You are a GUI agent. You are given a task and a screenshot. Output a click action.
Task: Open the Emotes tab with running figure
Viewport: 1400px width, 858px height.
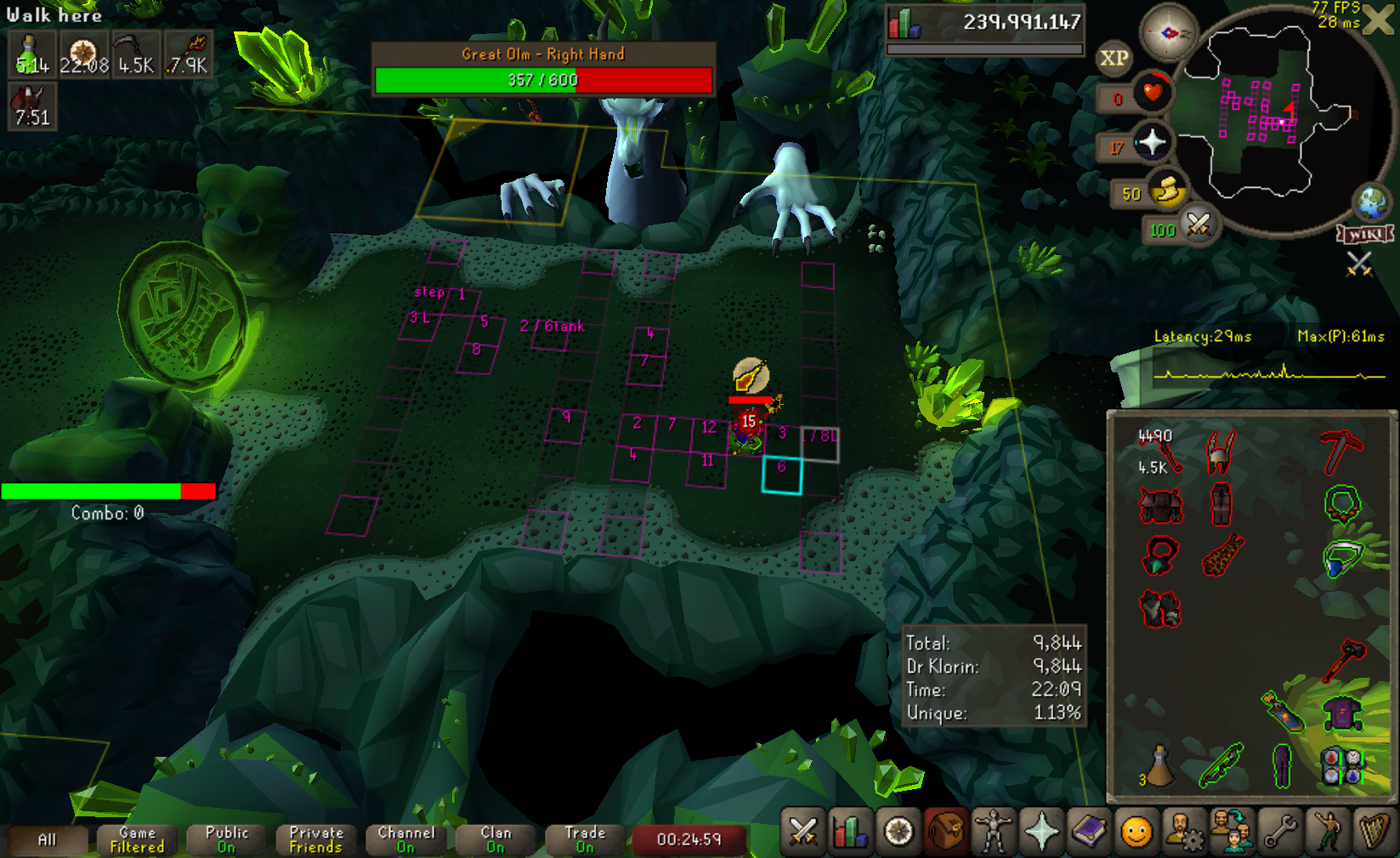click(1327, 832)
